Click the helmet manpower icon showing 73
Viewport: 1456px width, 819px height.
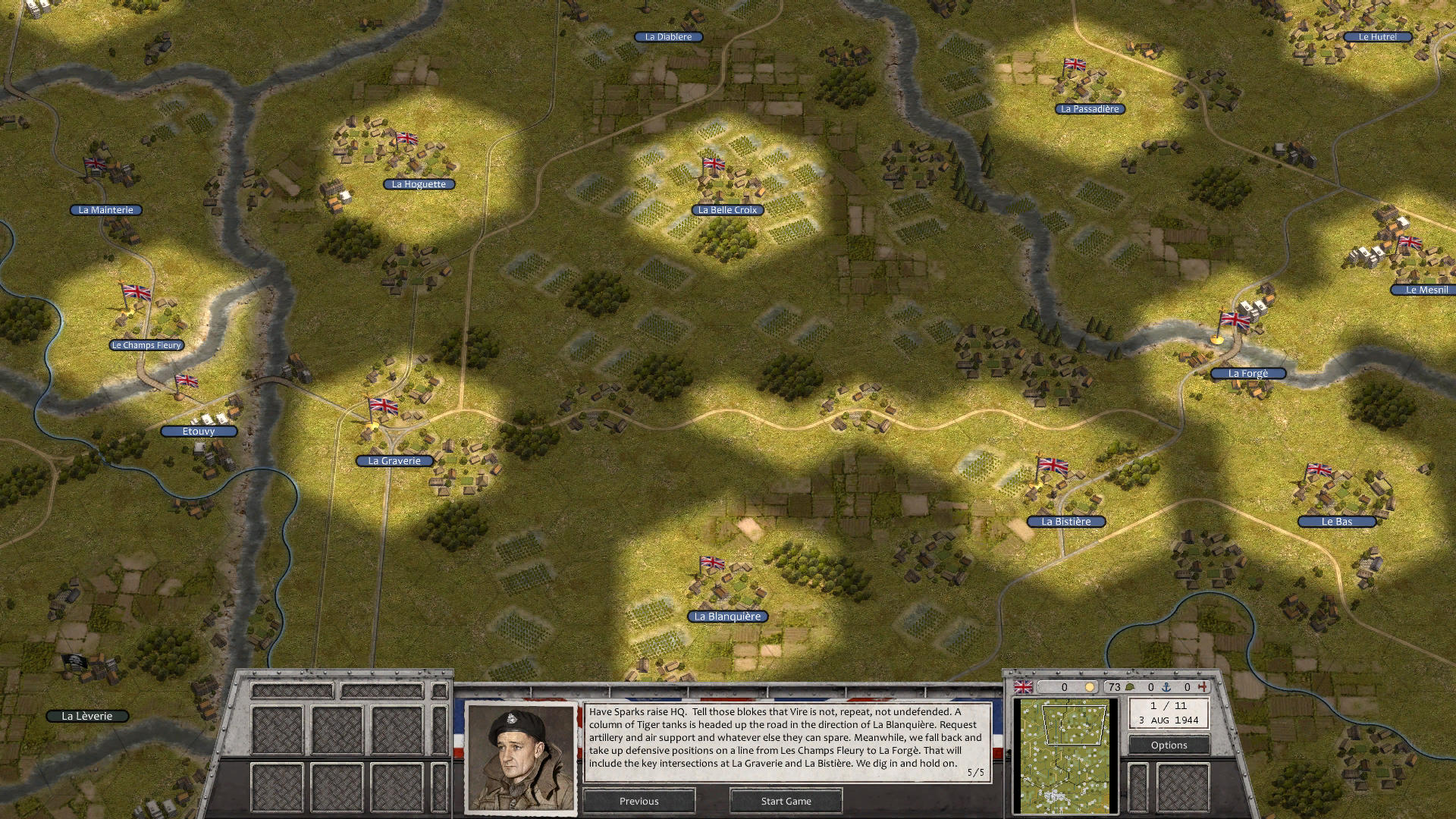click(1129, 687)
